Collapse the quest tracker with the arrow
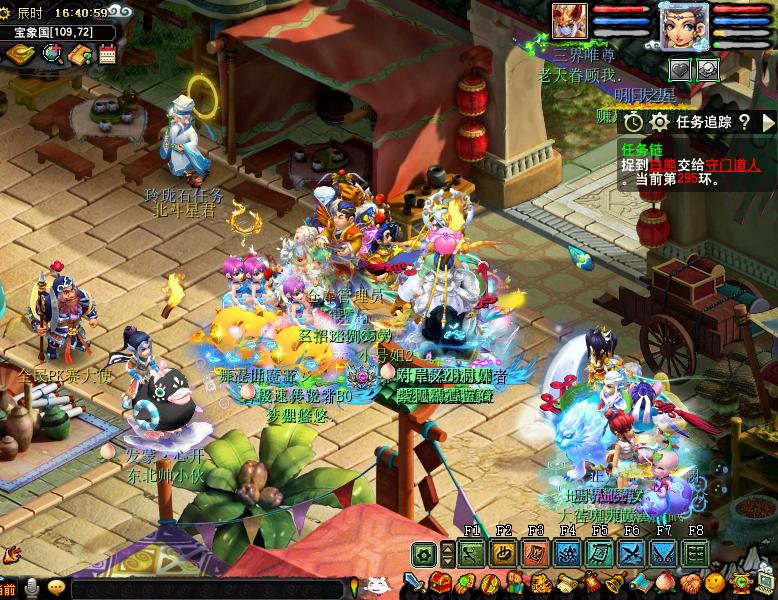The width and height of the screenshot is (778, 600). pos(769,122)
